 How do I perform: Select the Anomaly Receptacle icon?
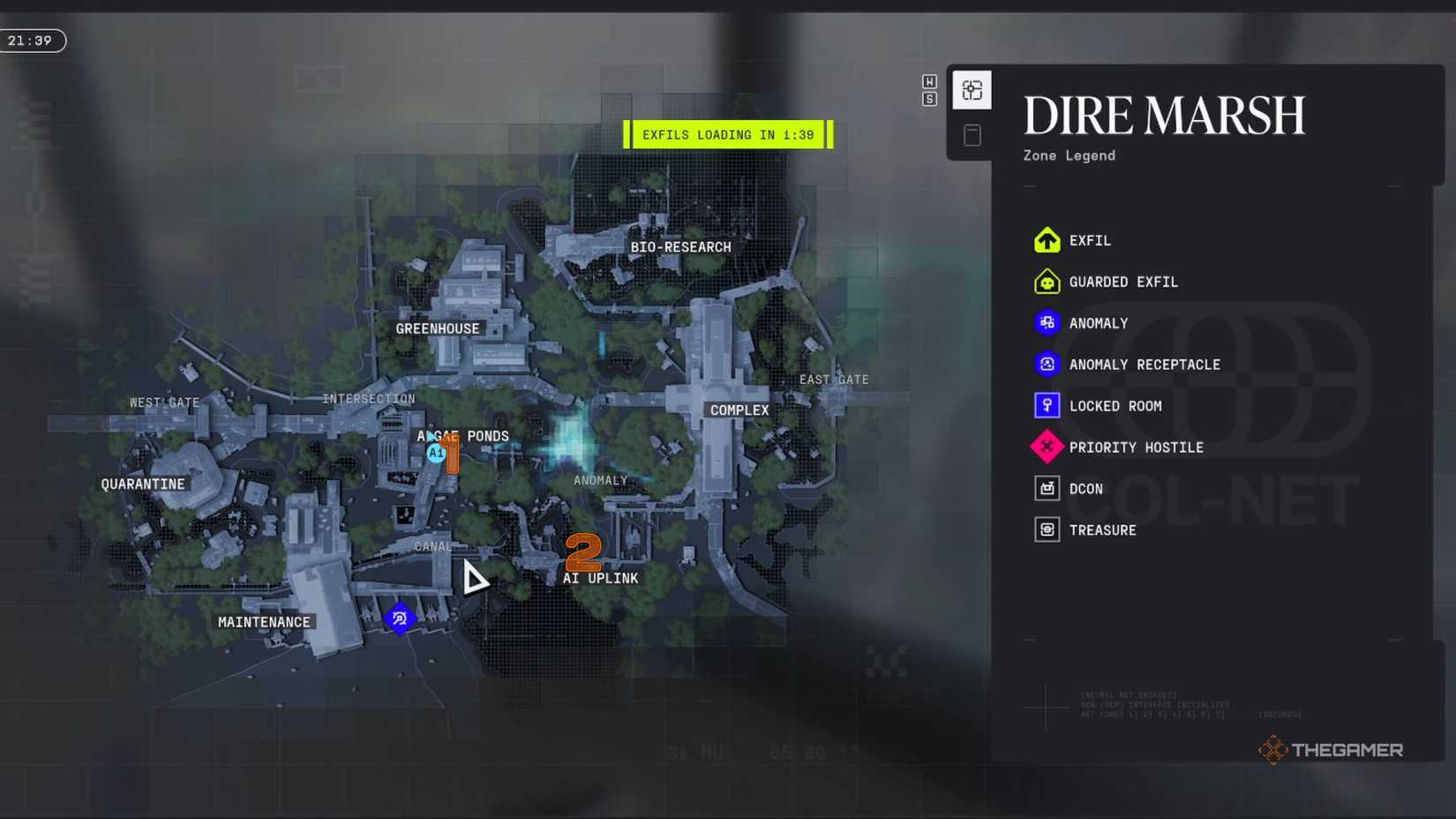click(x=1047, y=364)
